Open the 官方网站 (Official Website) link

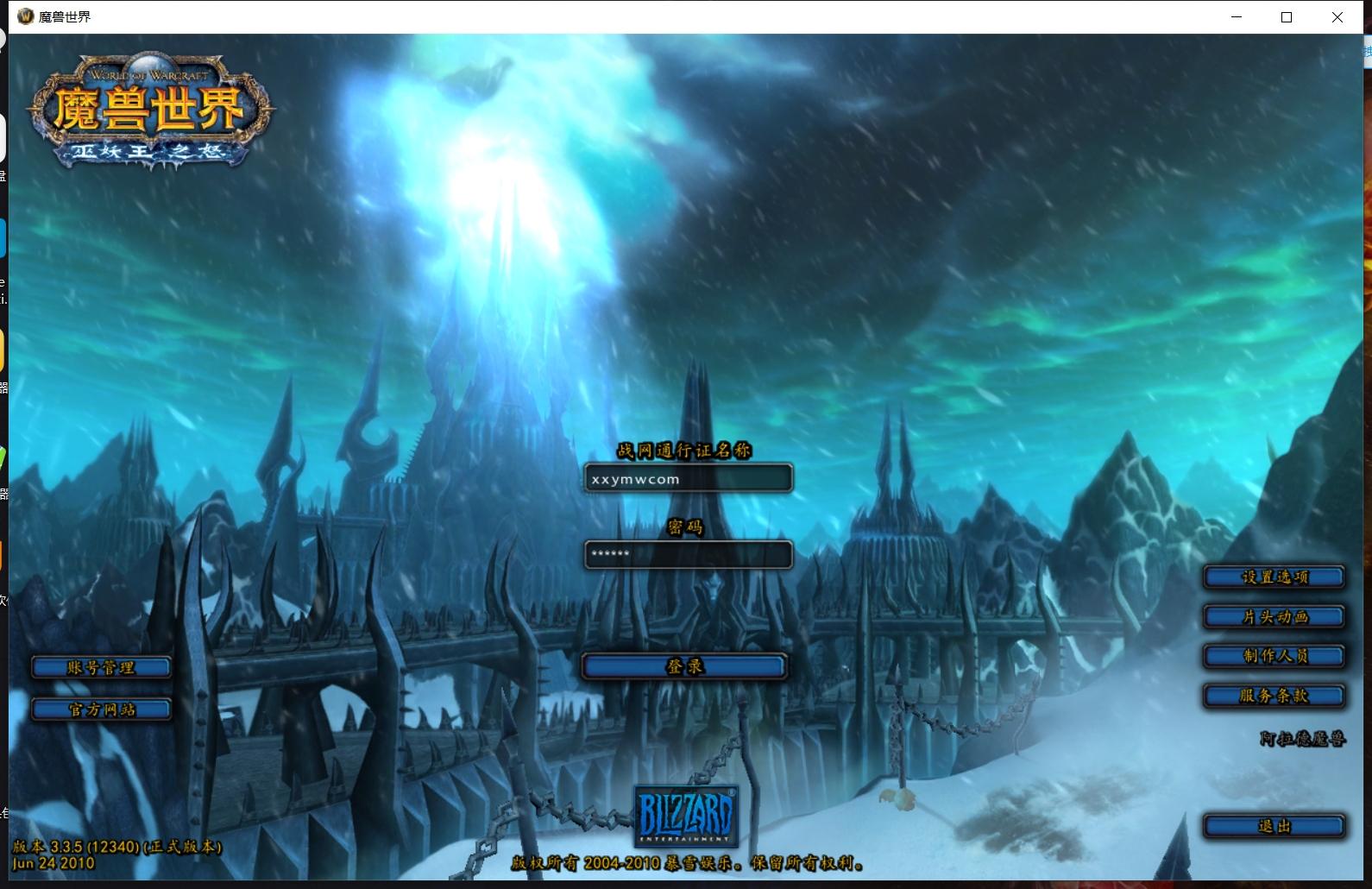(101, 709)
